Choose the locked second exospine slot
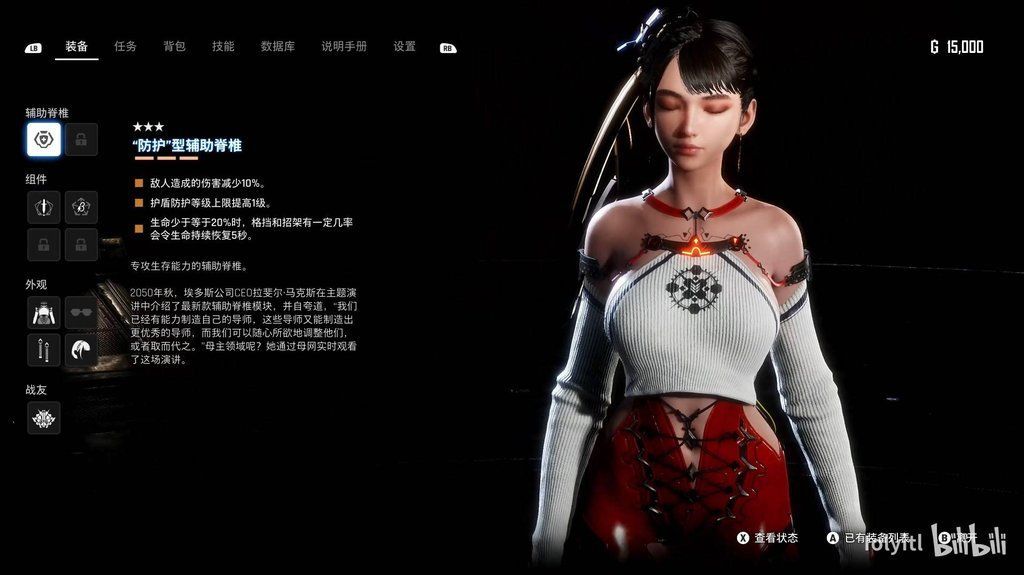This screenshot has height=575, width=1024. click(81, 140)
